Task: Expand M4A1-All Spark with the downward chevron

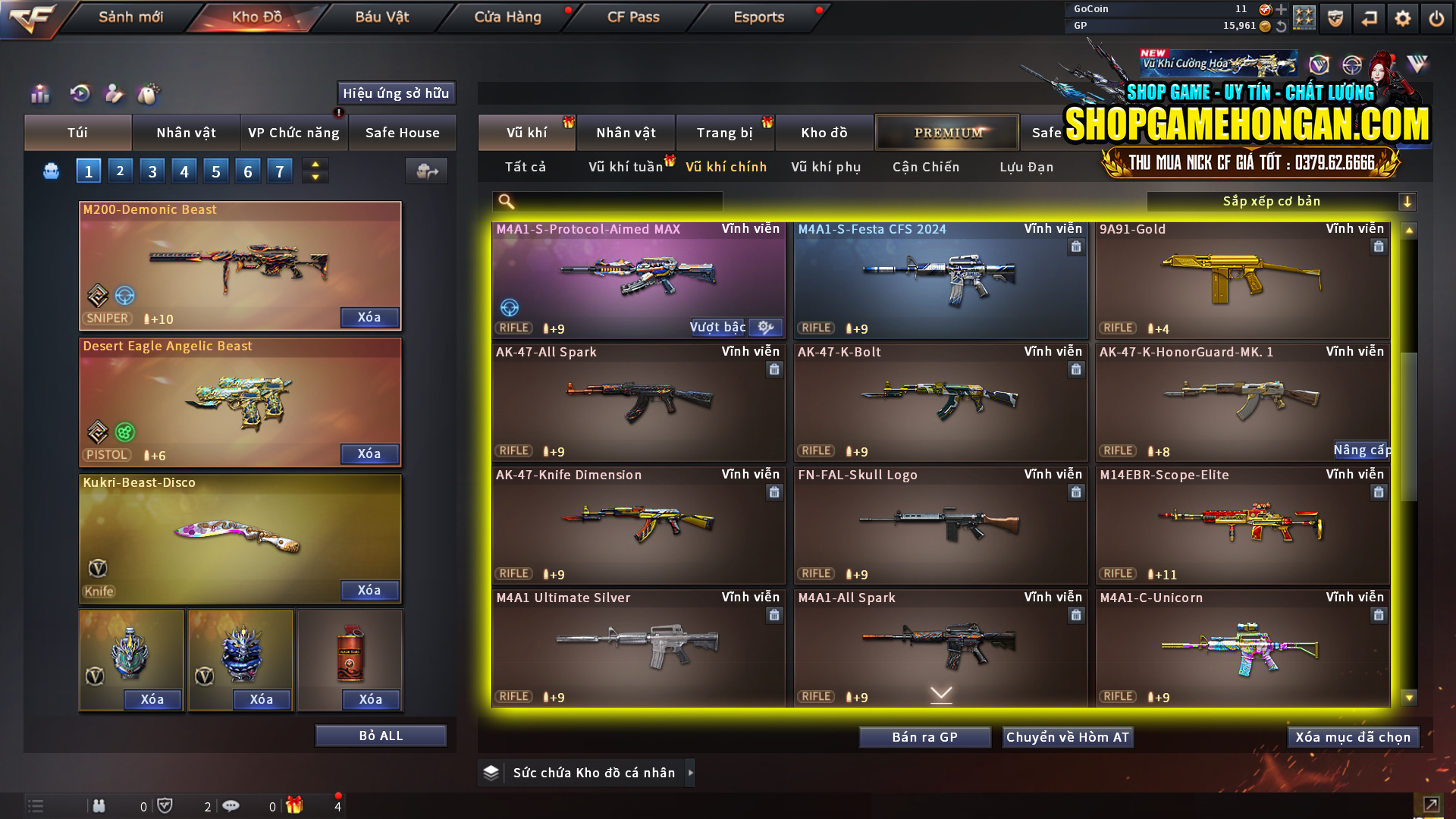Action: pyautogui.click(x=940, y=693)
